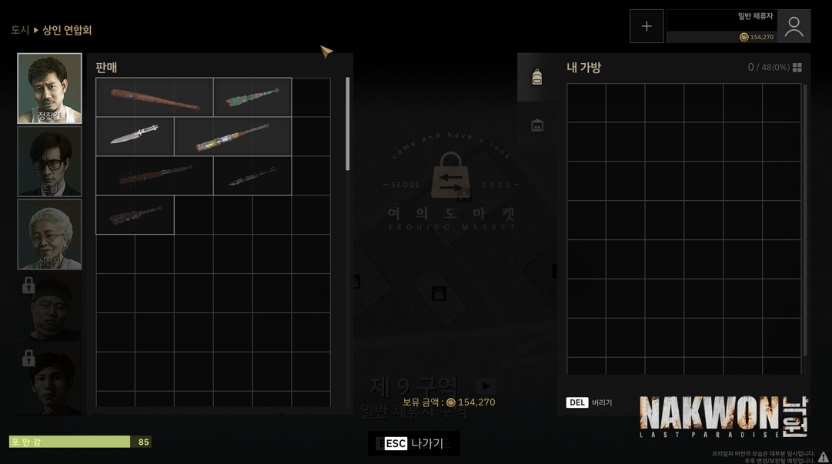The width and height of the screenshot is (832, 464).
Task: Switch to the backpack tab
Action: point(537,78)
